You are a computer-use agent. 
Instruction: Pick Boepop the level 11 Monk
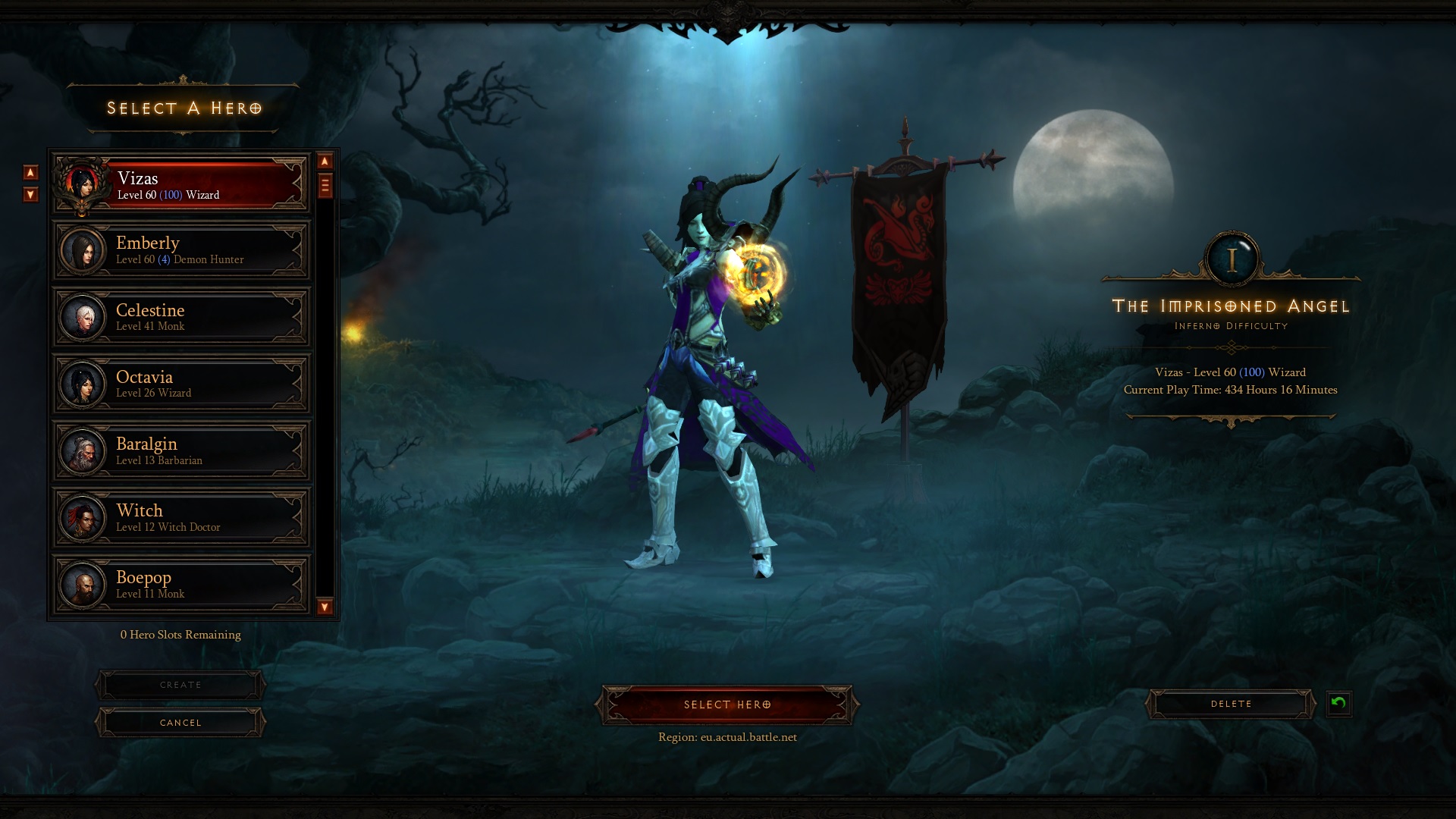pyautogui.click(x=182, y=584)
